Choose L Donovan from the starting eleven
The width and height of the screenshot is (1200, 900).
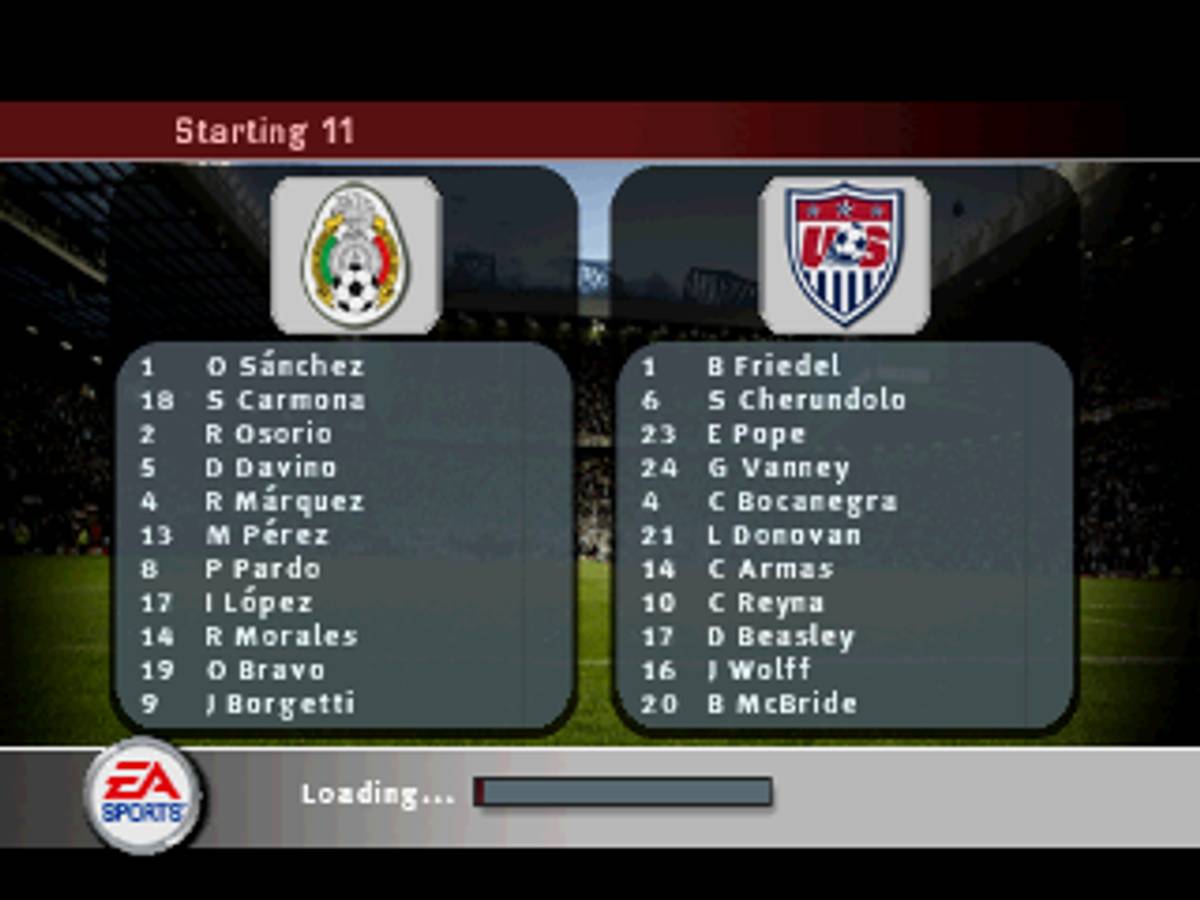pyautogui.click(x=783, y=536)
